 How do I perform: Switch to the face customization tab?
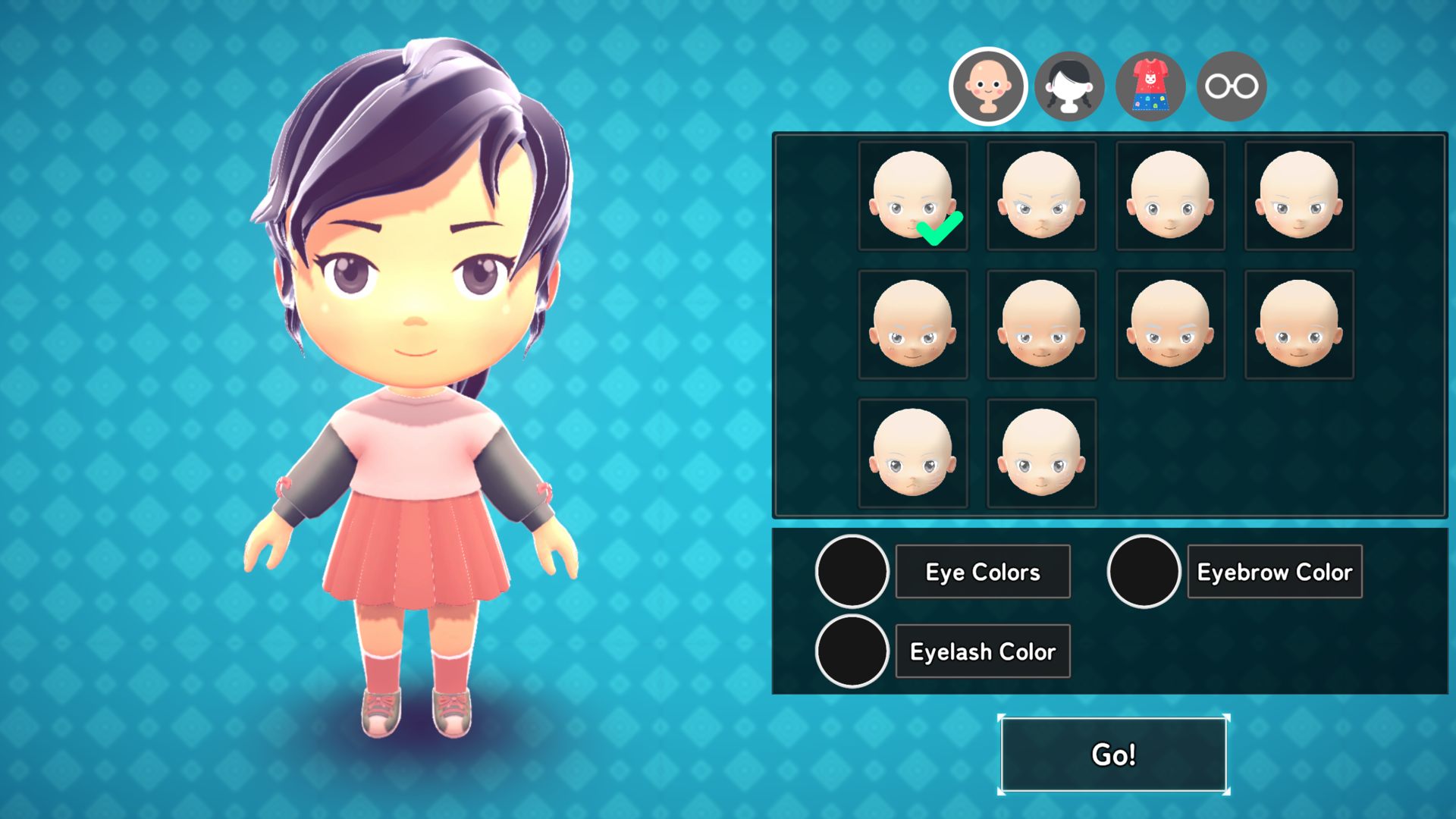[x=987, y=86]
